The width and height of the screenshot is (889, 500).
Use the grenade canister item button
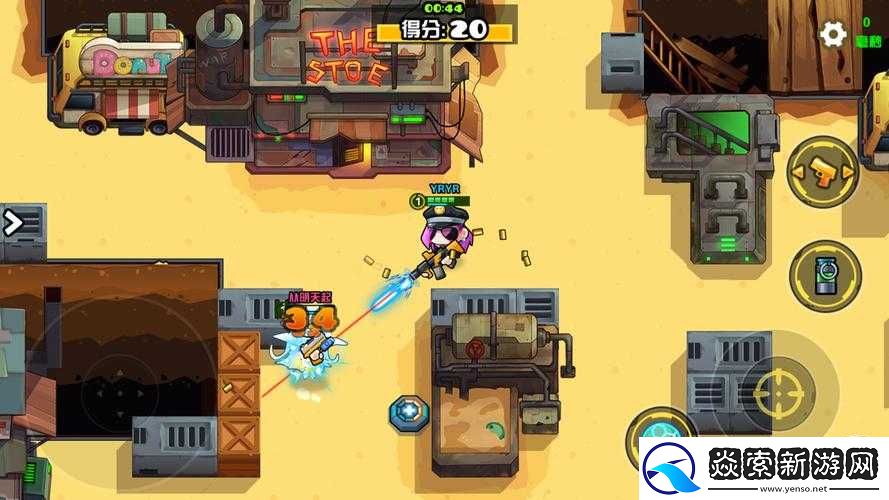824,274
